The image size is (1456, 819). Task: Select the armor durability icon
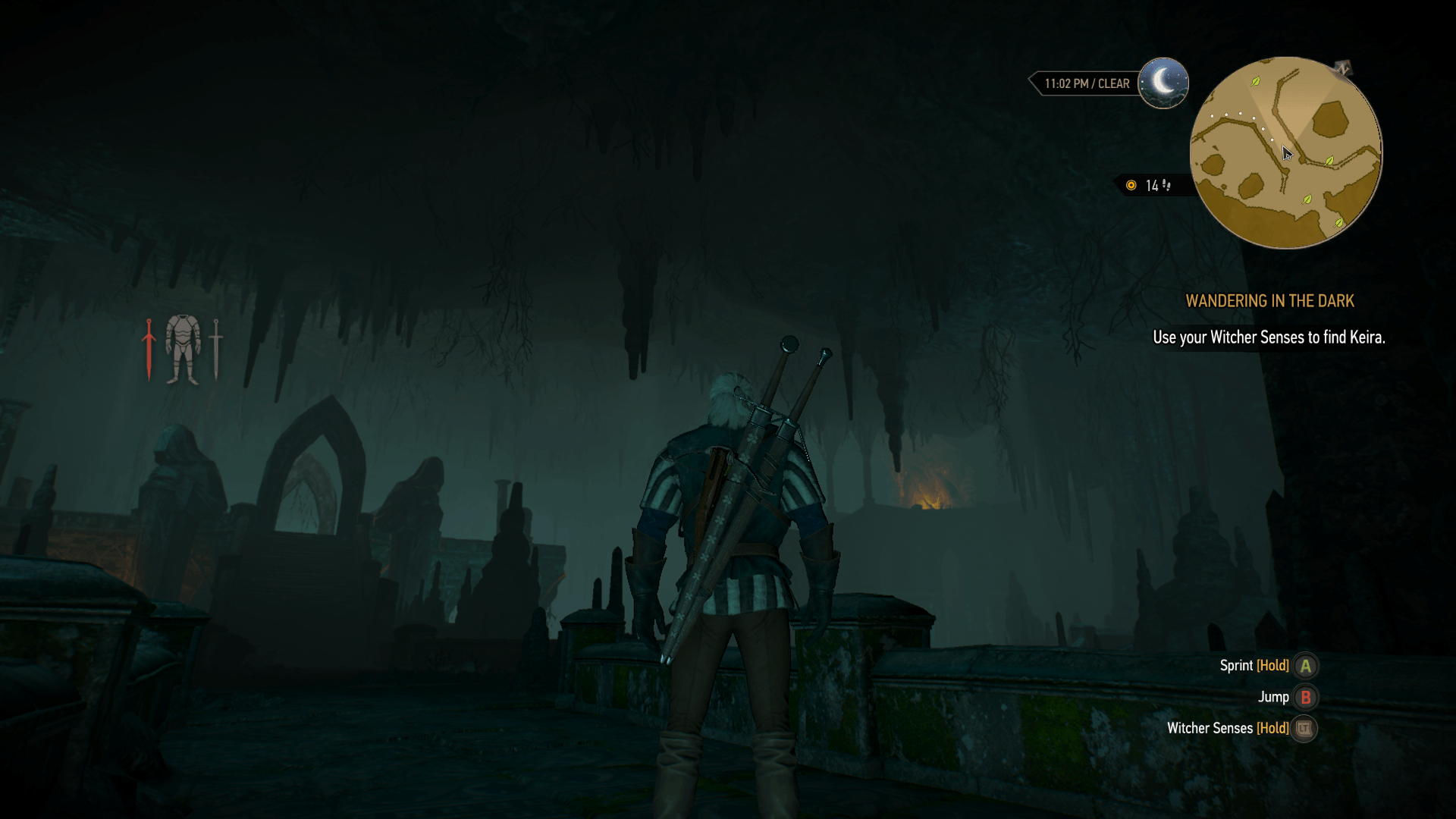[183, 349]
